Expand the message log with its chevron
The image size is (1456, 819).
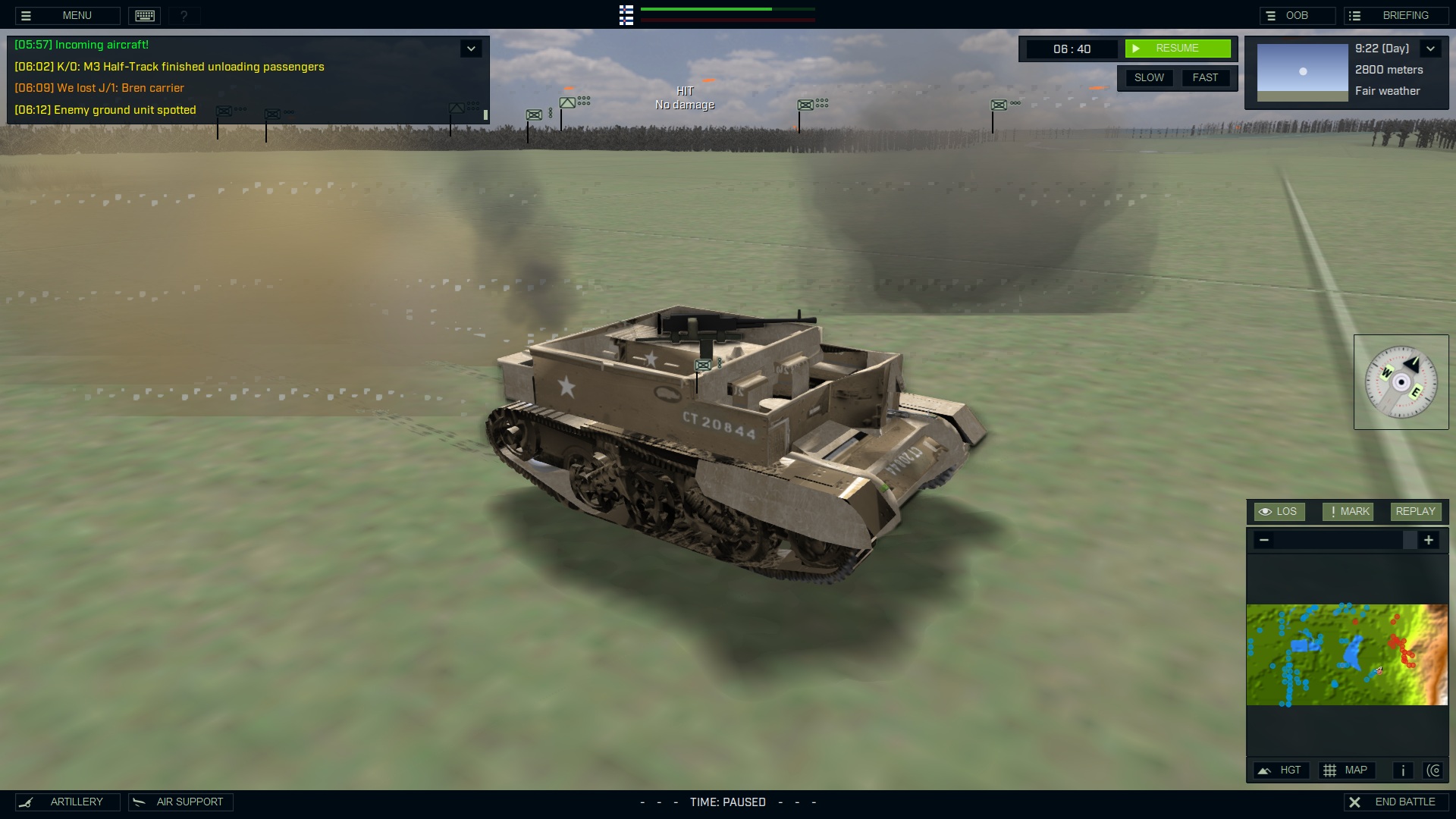point(470,48)
